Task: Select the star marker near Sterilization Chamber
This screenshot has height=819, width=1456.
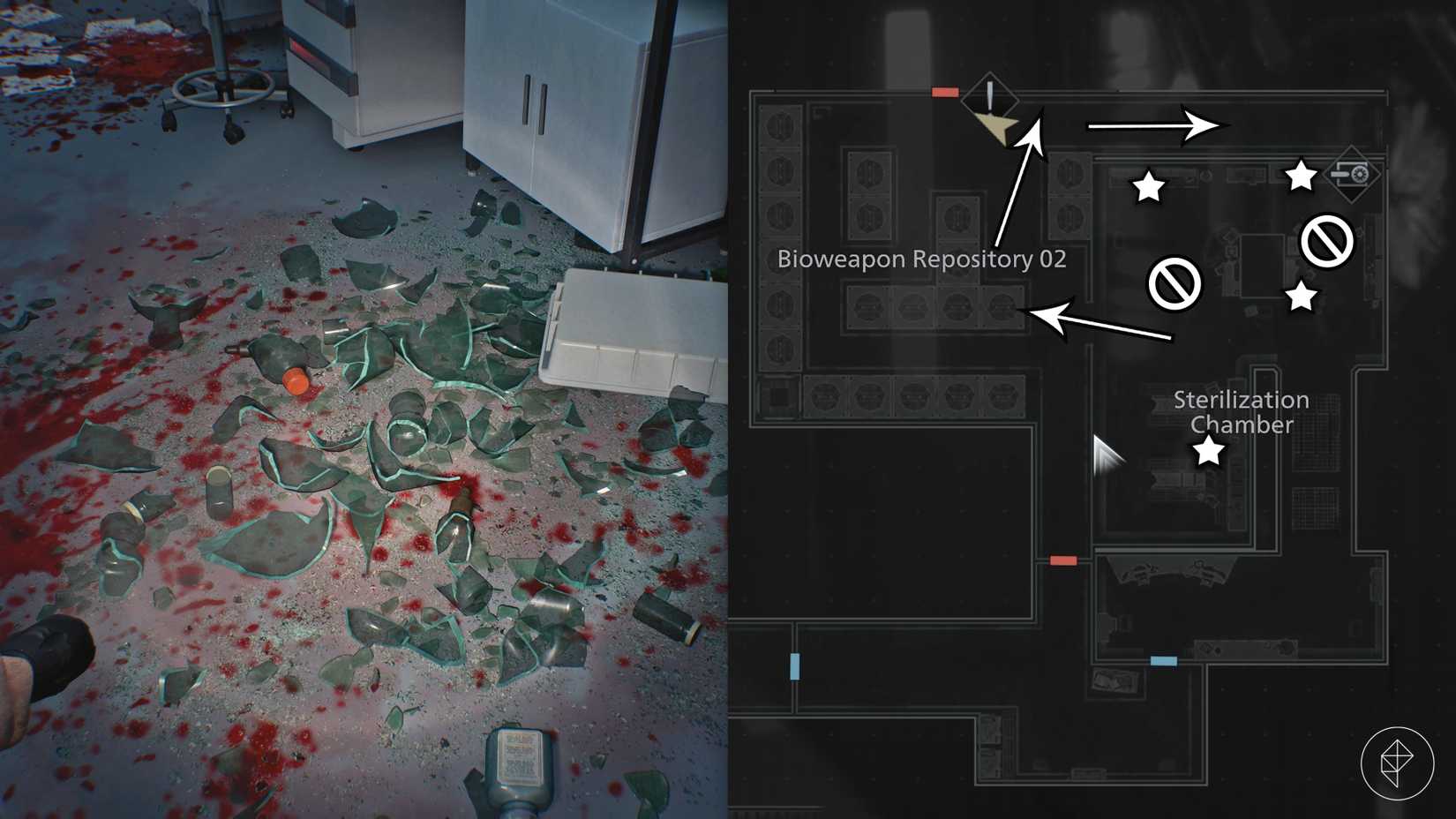Action: click(x=1209, y=452)
